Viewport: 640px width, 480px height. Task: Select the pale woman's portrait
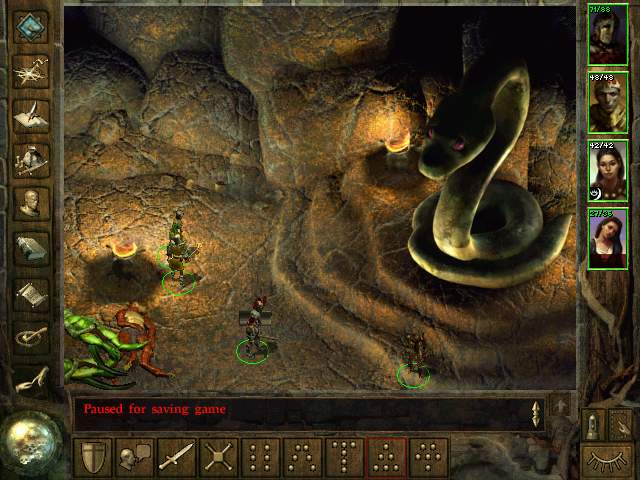coord(608,170)
